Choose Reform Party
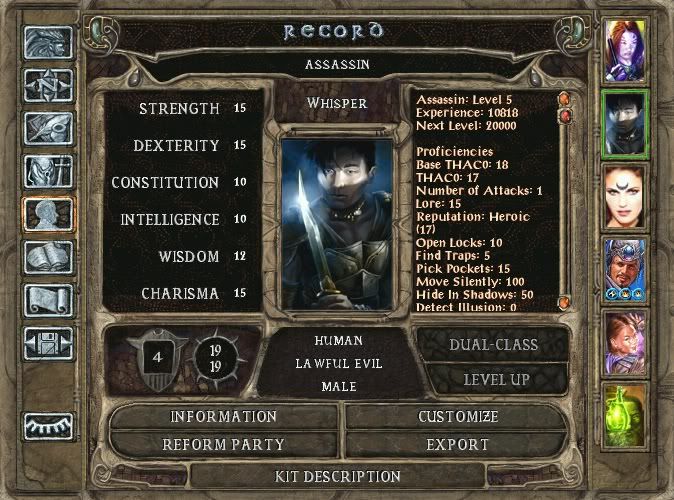The image size is (674, 500). 223,444
